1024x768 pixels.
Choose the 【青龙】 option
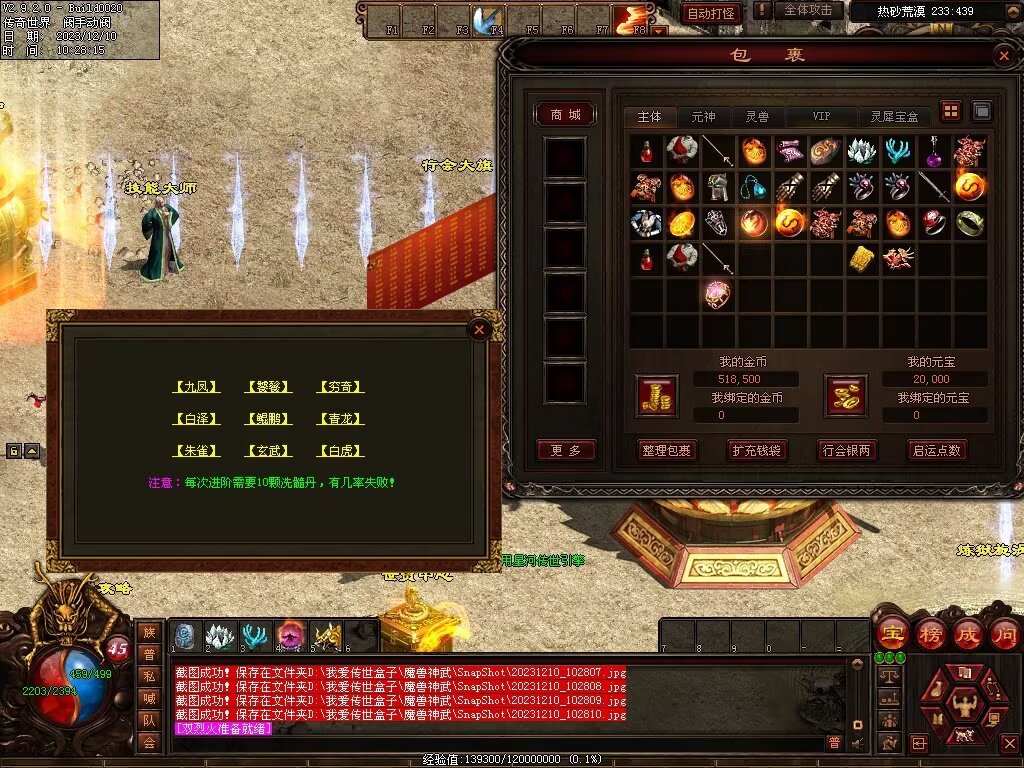(x=340, y=419)
